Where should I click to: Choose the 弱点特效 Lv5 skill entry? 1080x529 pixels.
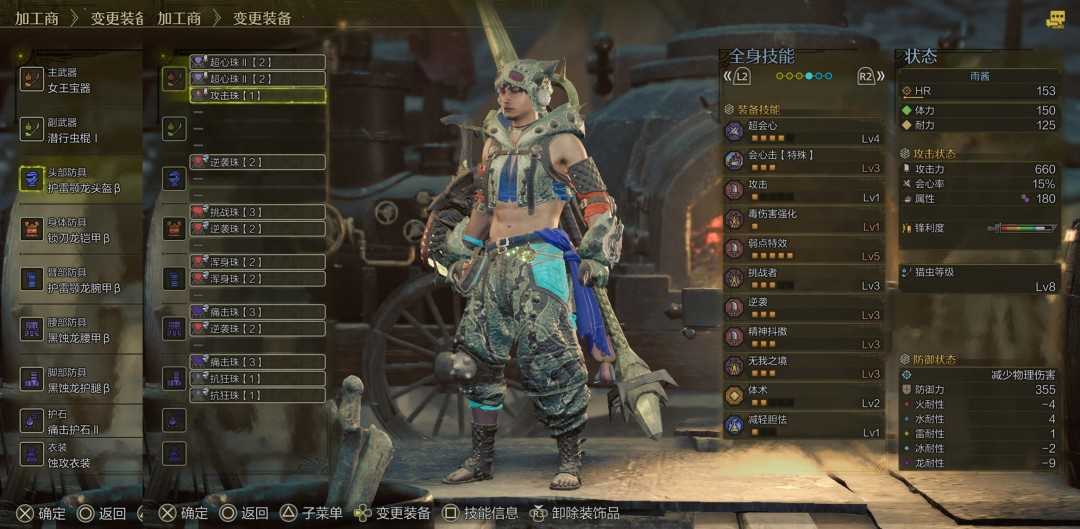(x=803, y=249)
